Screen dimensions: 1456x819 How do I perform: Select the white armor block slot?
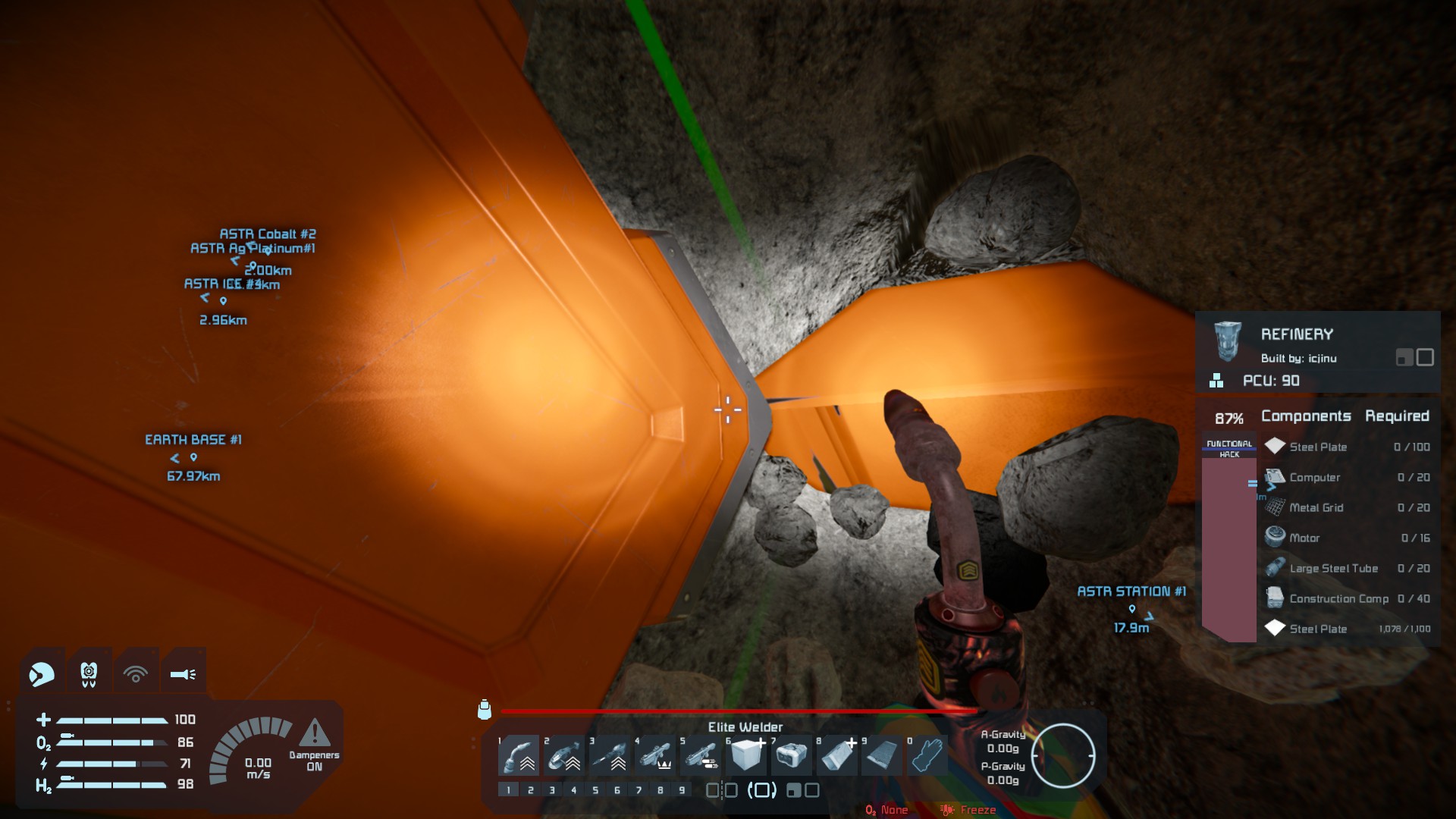746,755
